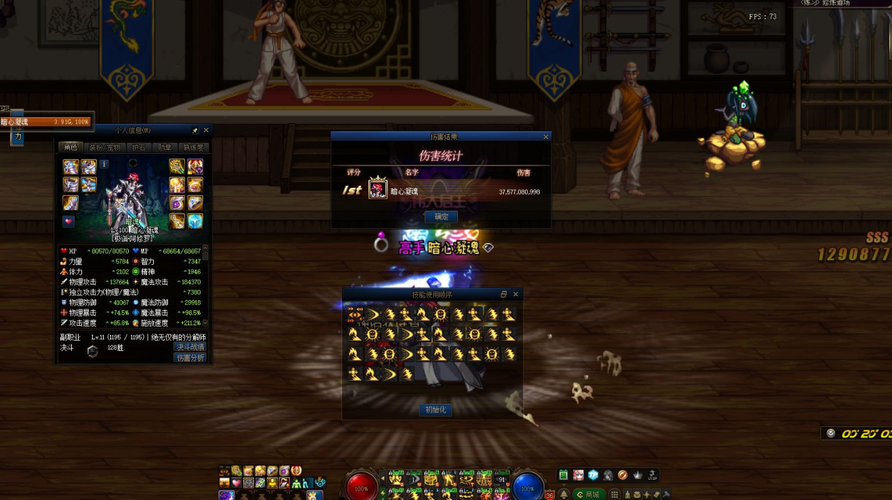Select the blue cube equipment slot
The width and height of the screenshot is (892, 500).
click(x=194, y=221)
